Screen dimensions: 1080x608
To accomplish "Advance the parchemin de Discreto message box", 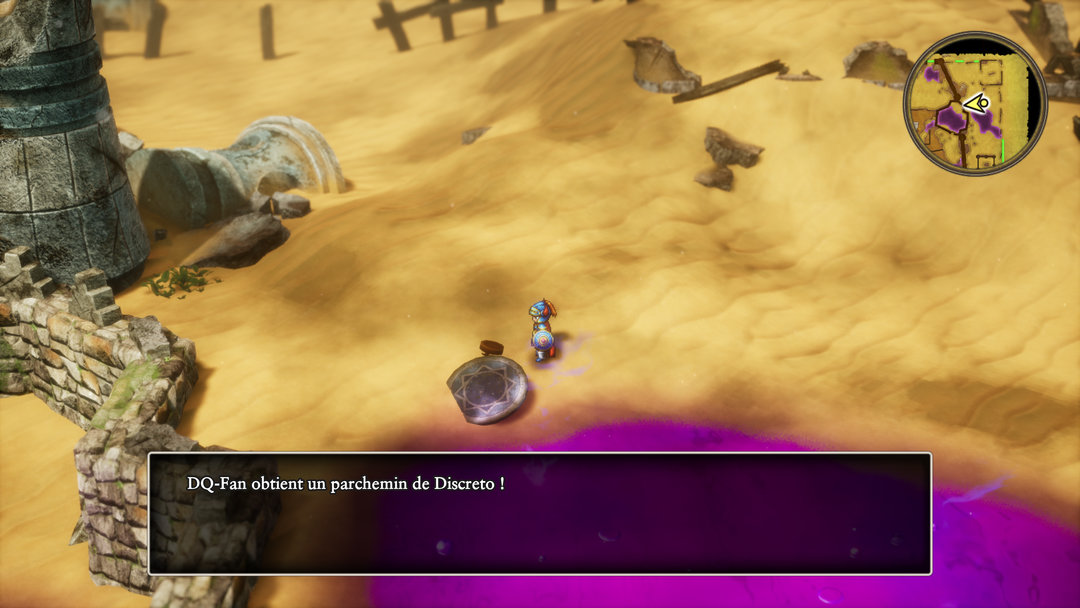I will click(540, 513).
